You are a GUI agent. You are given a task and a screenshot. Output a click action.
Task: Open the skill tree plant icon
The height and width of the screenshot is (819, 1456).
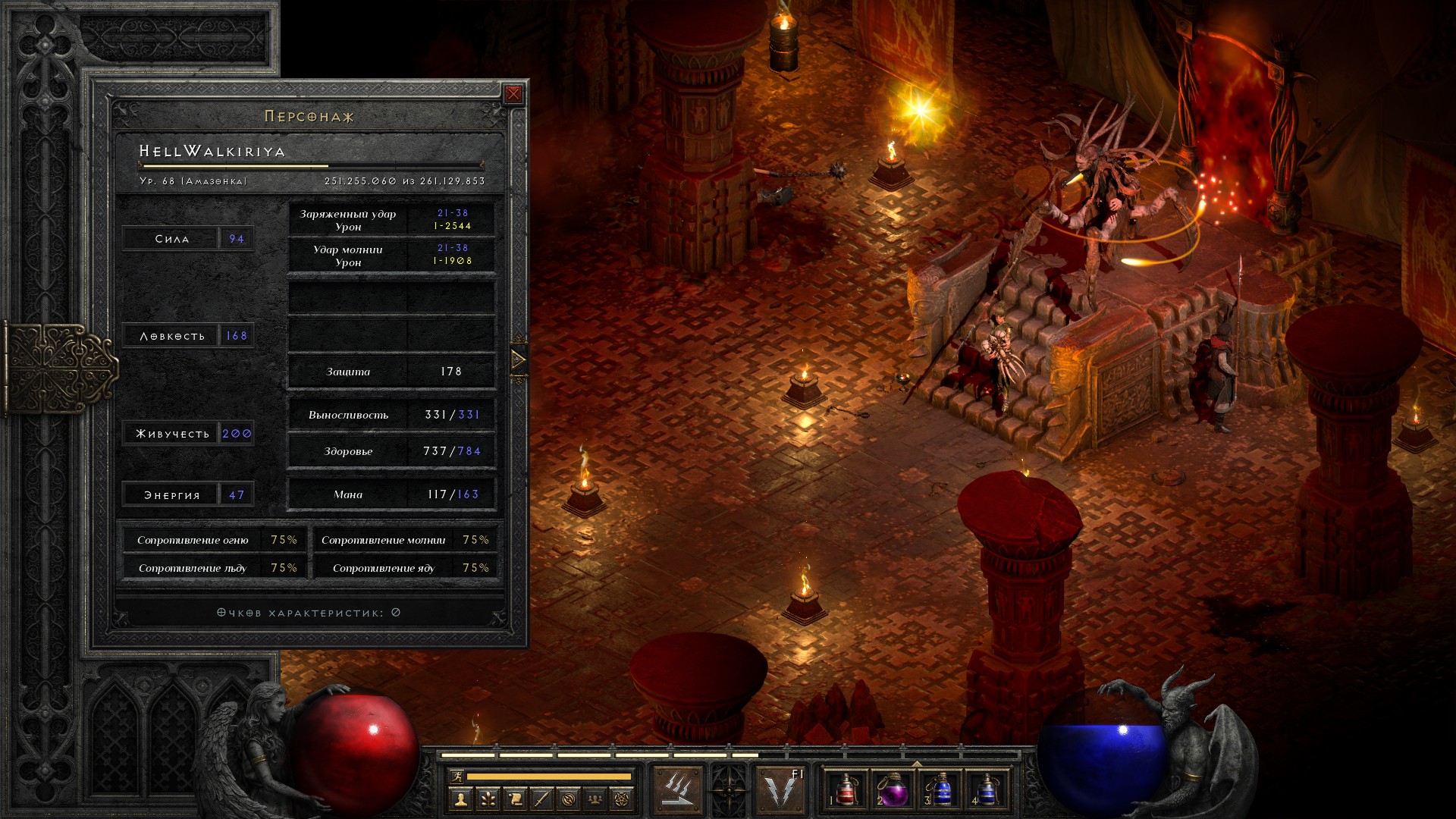point(488,799)
